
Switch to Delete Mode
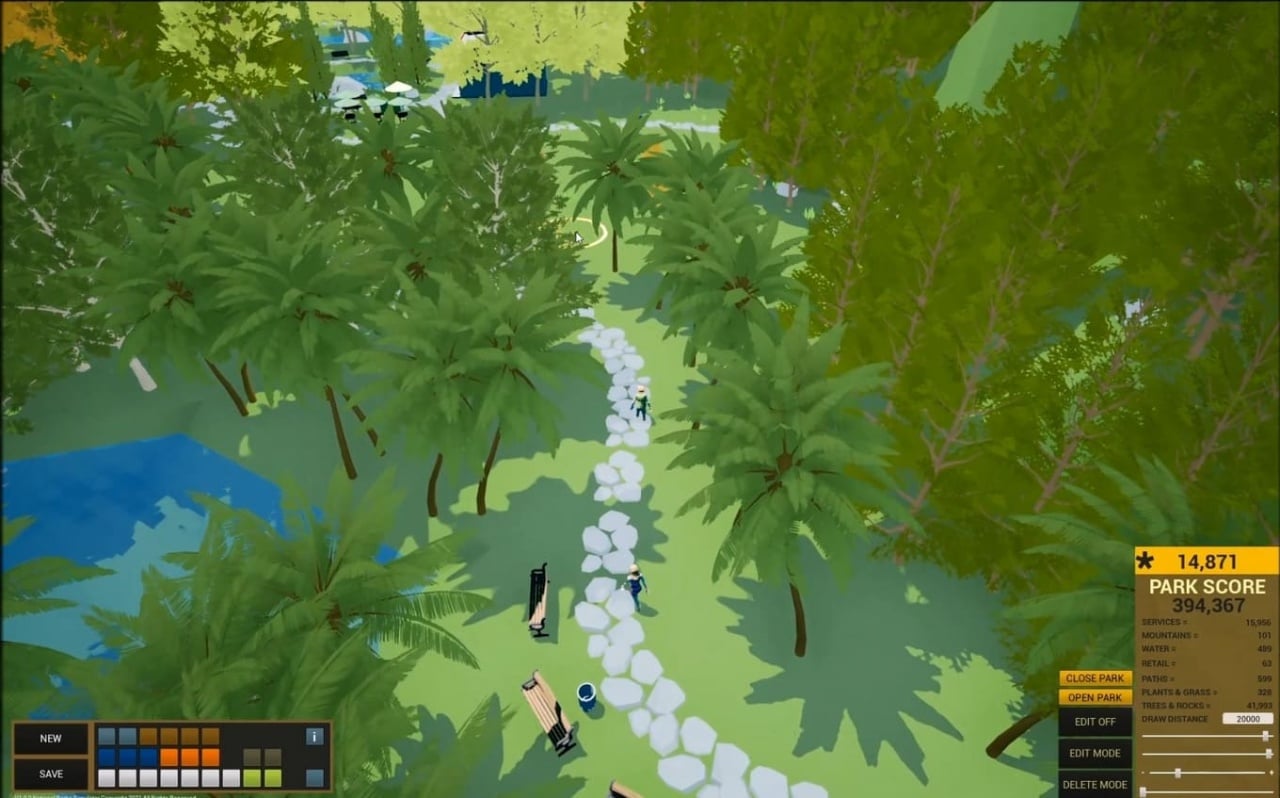point(1095,784)
